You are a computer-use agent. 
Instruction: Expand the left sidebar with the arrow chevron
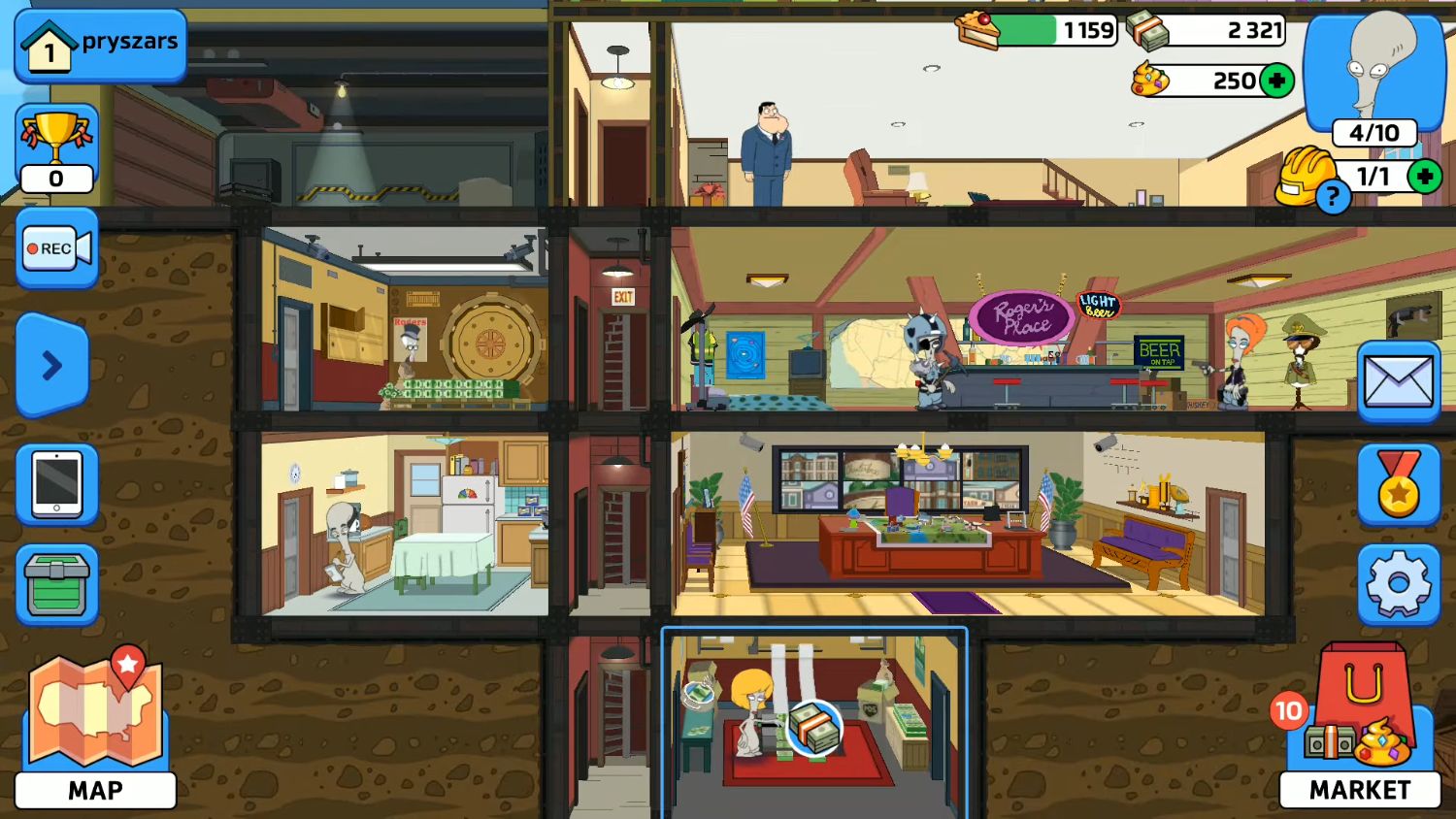[x=51, y=366]
